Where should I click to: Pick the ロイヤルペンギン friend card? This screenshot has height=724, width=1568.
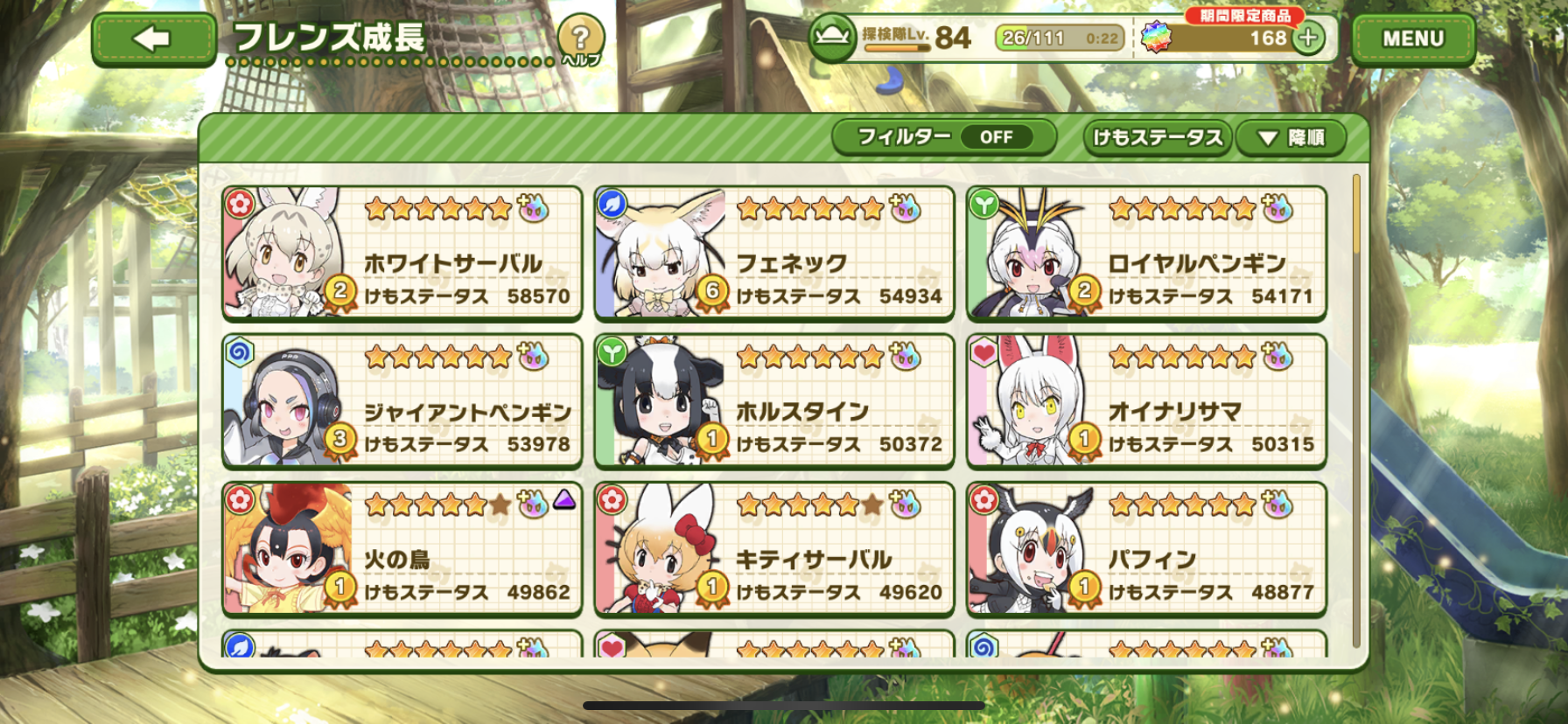(x=1146, y=253)
